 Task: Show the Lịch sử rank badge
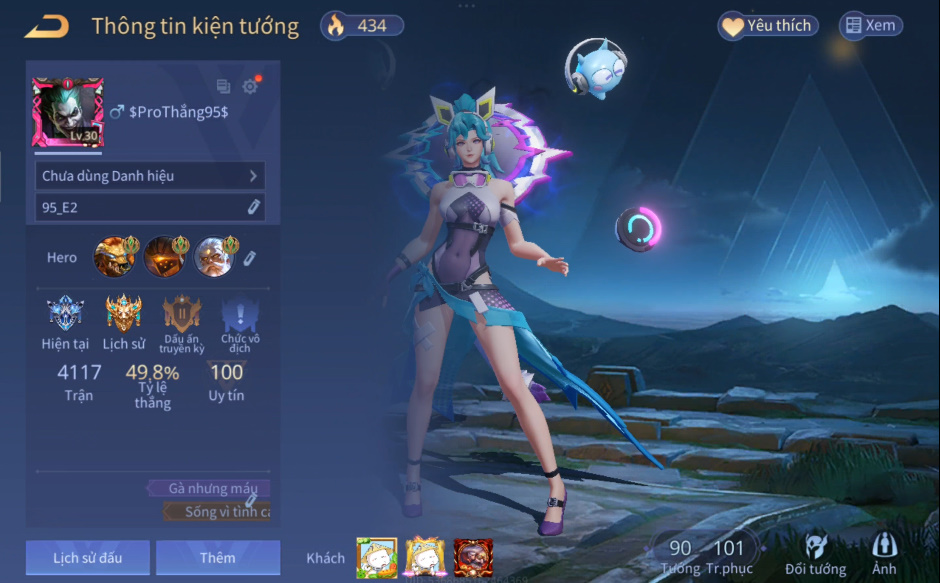124,314
